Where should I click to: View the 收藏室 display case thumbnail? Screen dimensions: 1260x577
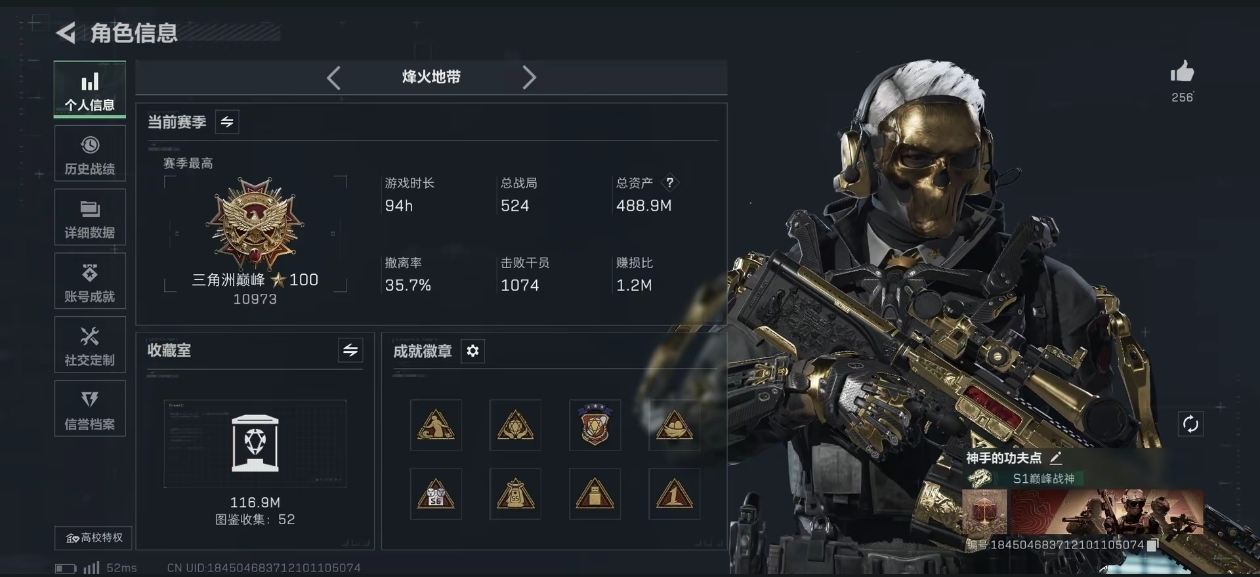pos(255,443)
